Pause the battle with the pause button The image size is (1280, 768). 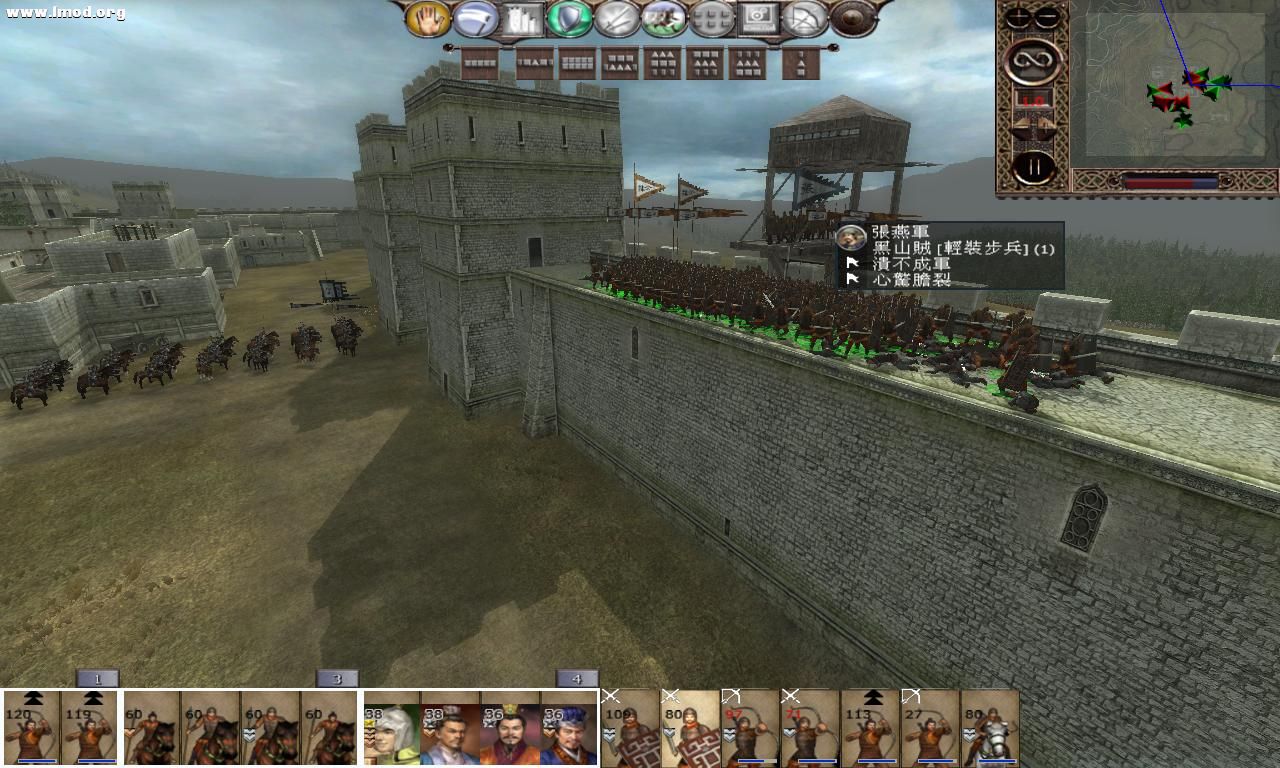pos(1036,164)
